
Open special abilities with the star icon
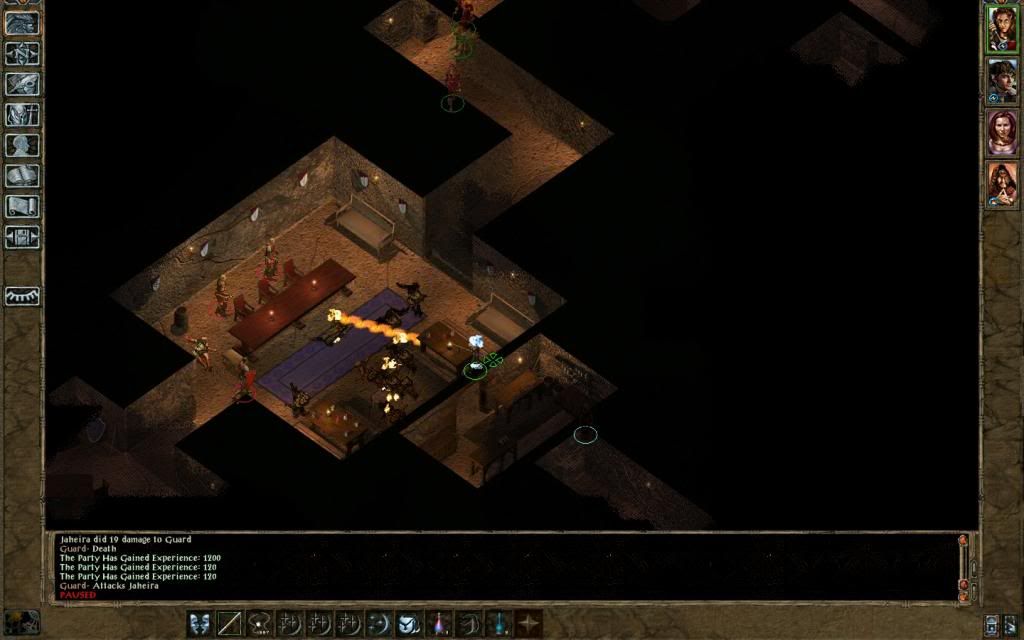pos(528,623)
